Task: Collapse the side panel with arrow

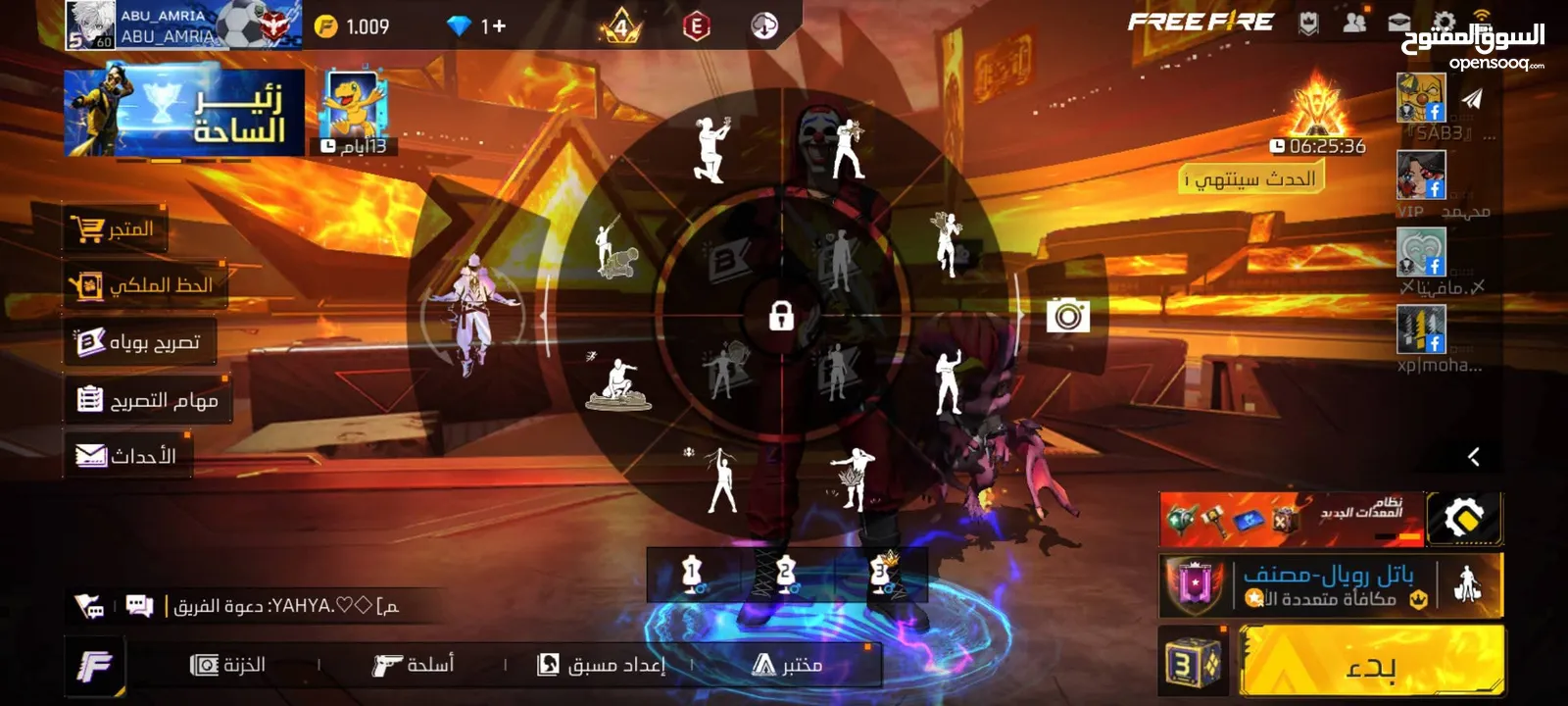Action: pos(1473,456)
